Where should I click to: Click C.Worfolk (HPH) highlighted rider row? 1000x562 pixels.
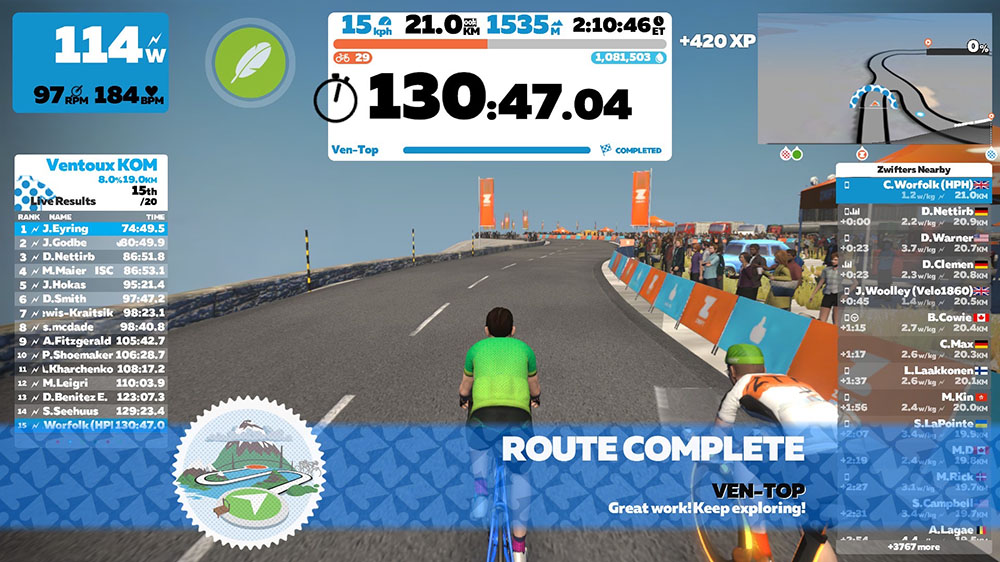[x=917, y=190]
